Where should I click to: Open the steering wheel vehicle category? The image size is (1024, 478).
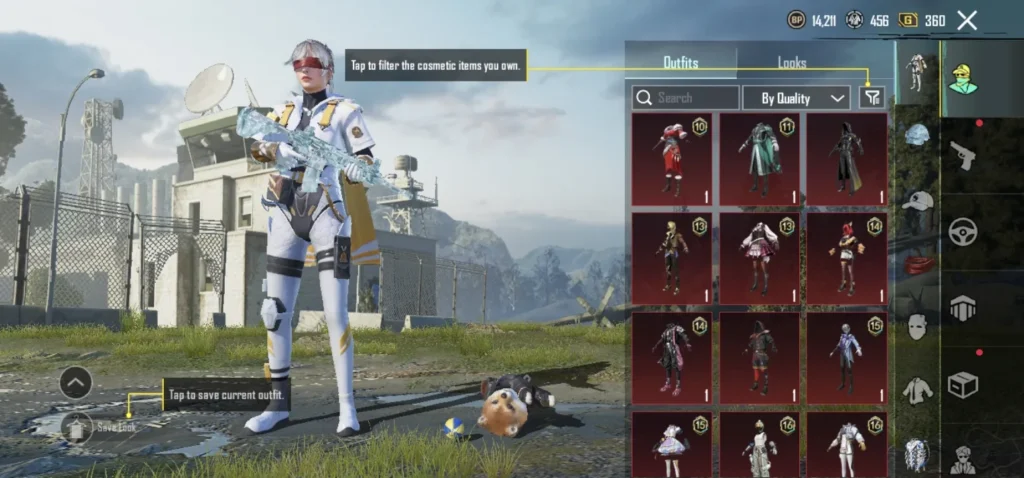(x=963, y=232)
